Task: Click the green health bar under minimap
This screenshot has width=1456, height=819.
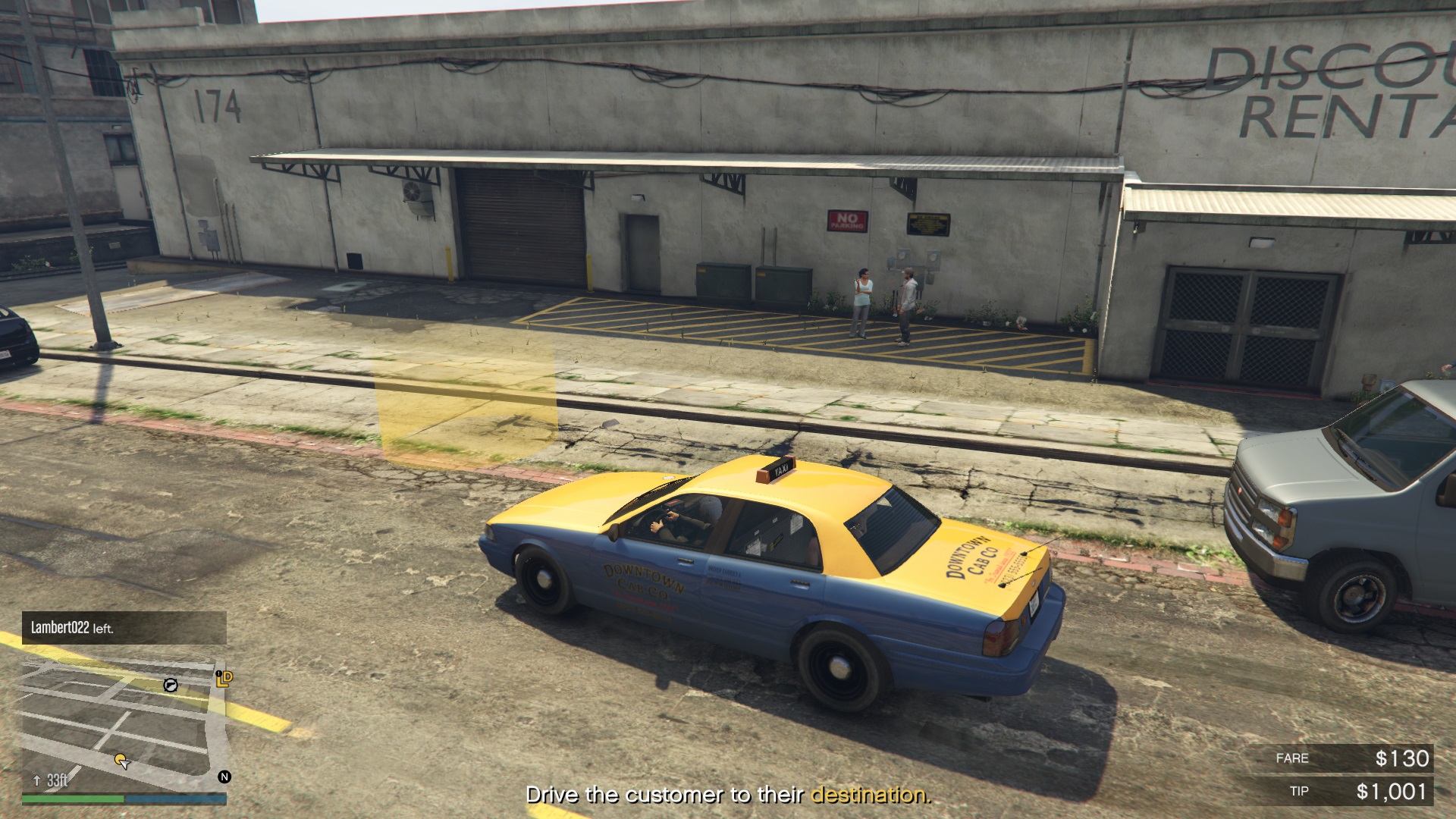Action: pyautogui.click(x=73, y=798)
